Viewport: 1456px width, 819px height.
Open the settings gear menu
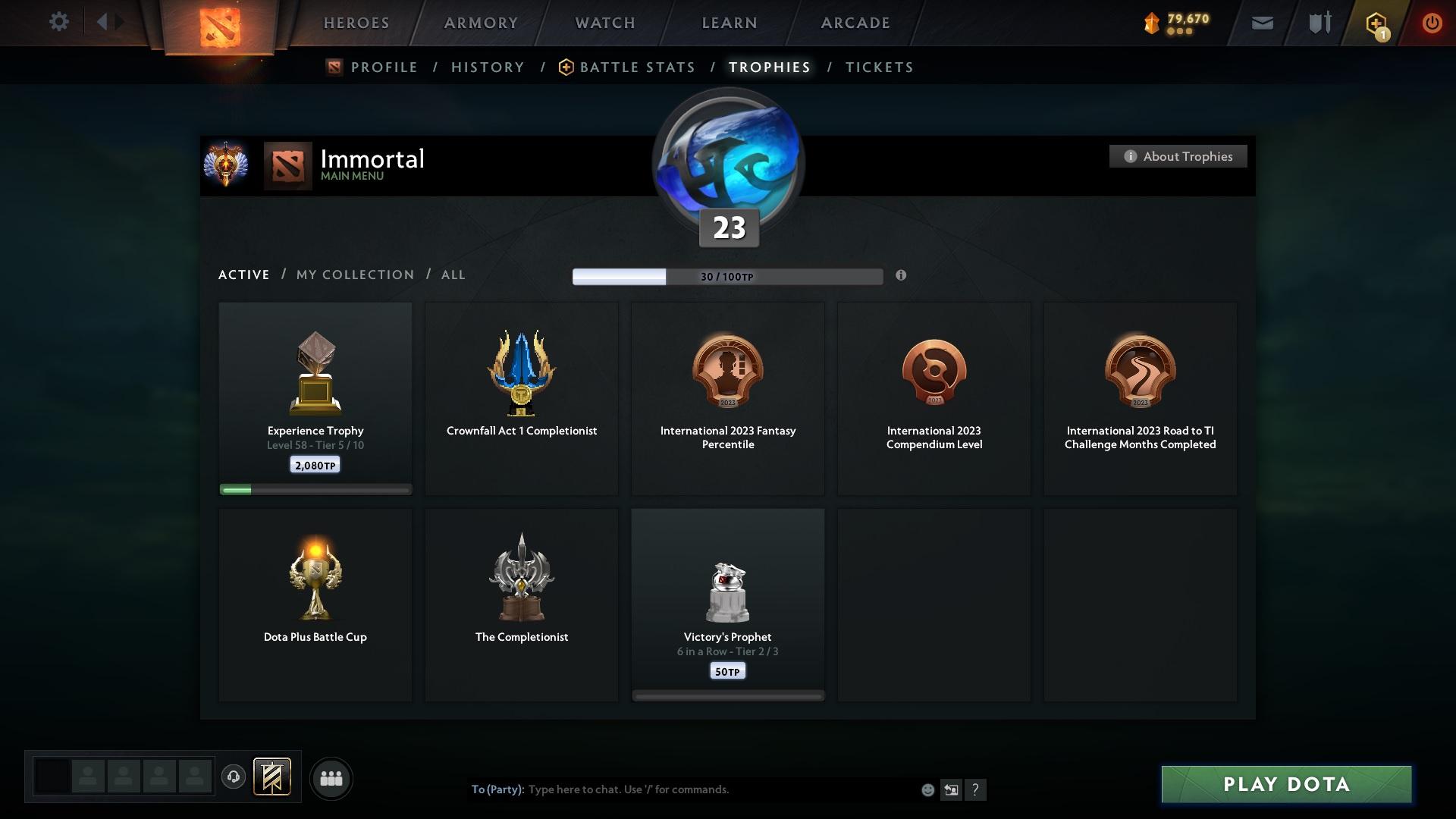pyautogui.click(x=59, y=22)
